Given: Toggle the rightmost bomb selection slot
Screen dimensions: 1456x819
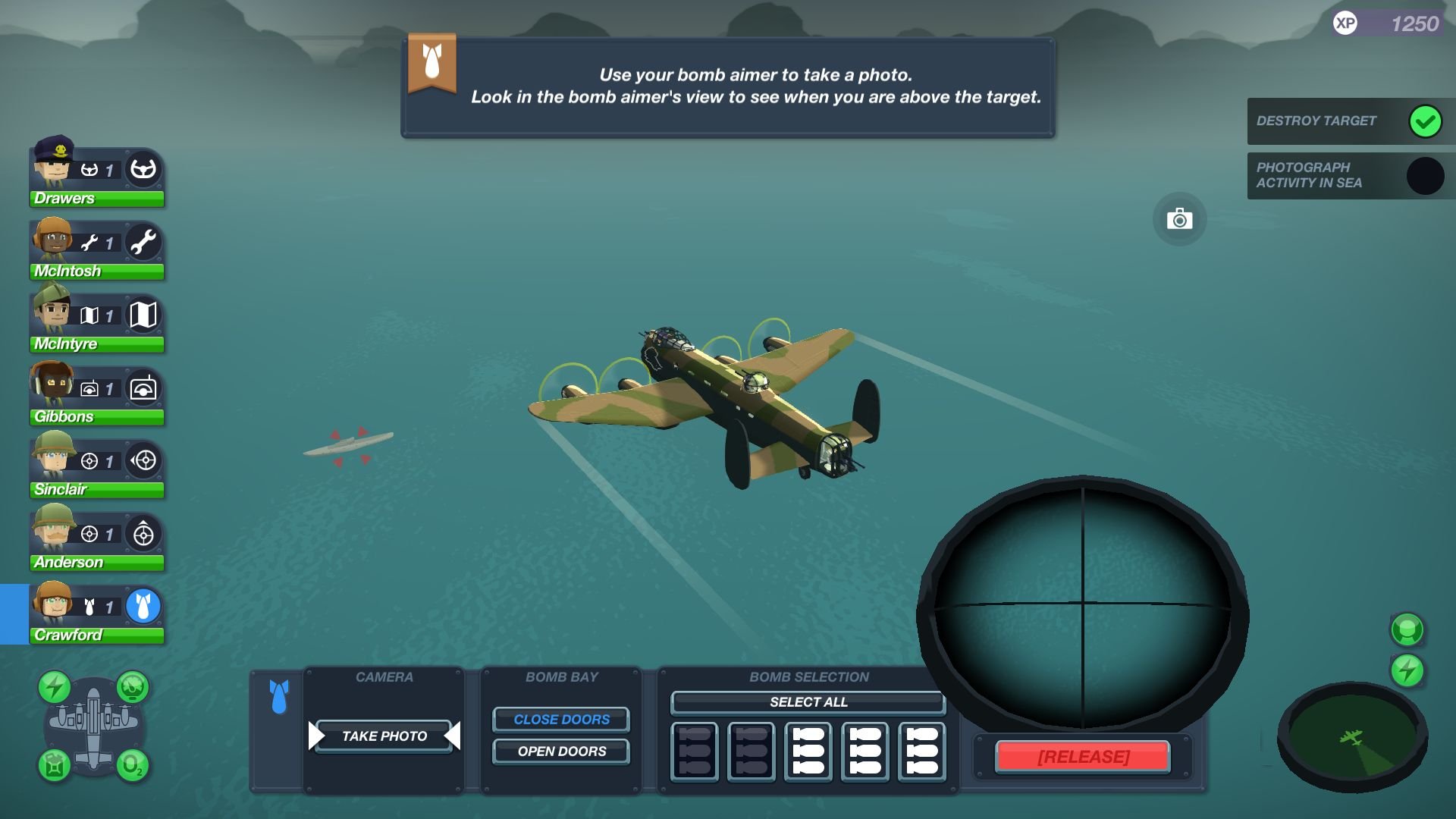Looking at the screenshot, I should [921, 752].
